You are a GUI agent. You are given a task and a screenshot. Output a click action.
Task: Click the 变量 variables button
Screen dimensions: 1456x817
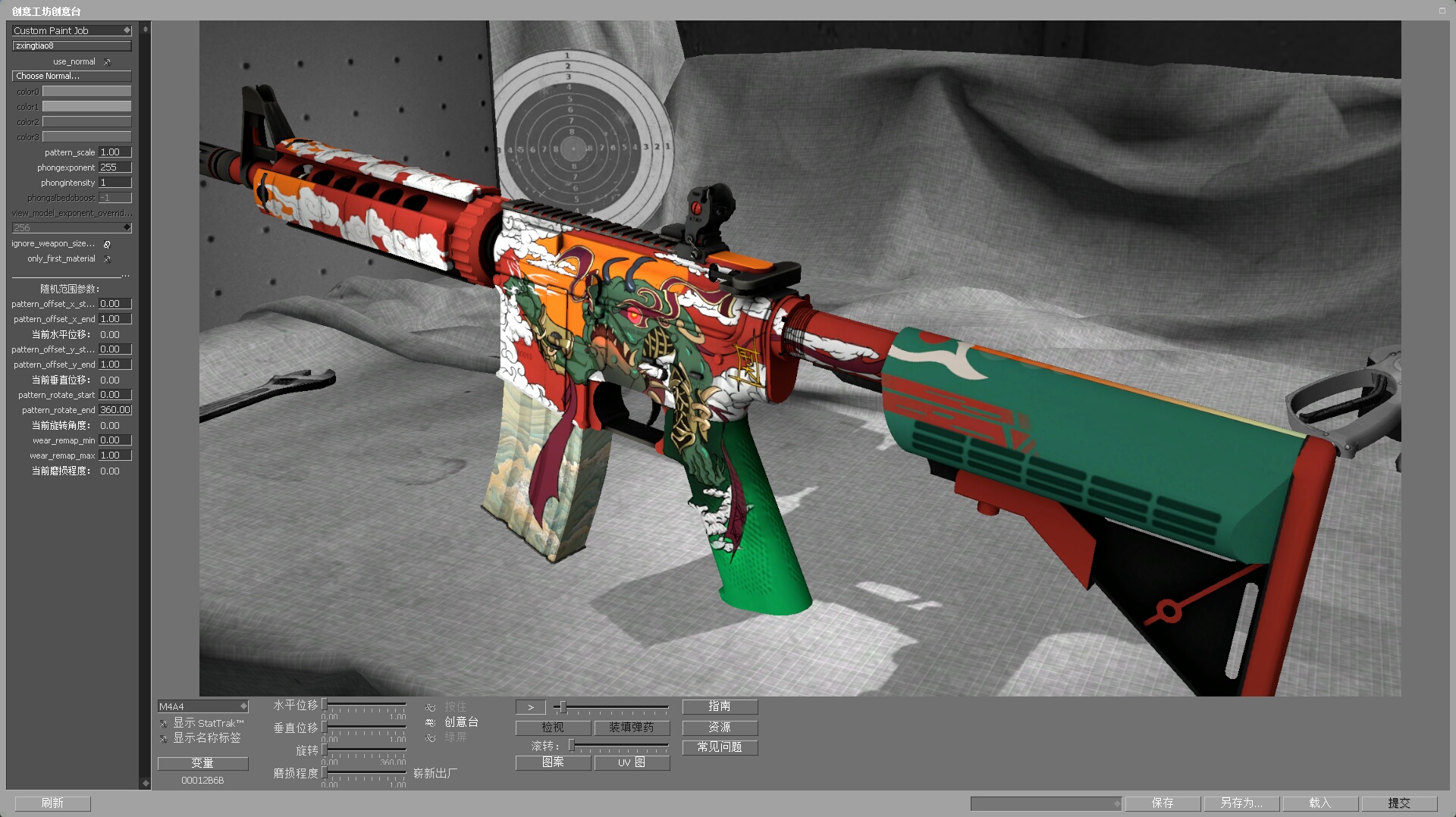pyautogui.click(x=202, y=763)
